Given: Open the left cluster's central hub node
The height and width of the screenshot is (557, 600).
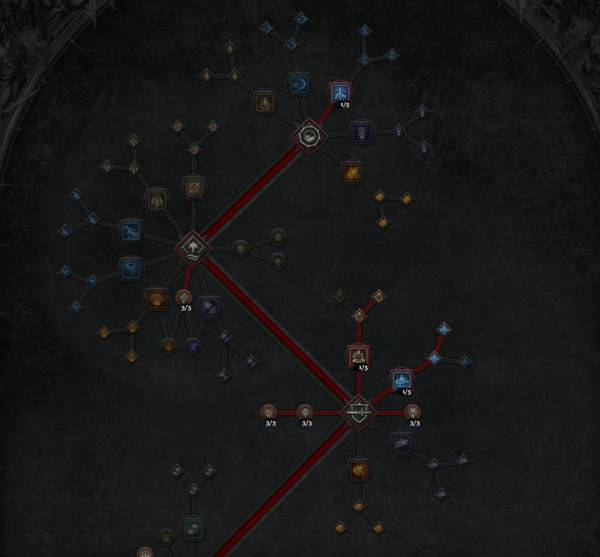Looking at the screenshot, I should click(x=193, y=246).
